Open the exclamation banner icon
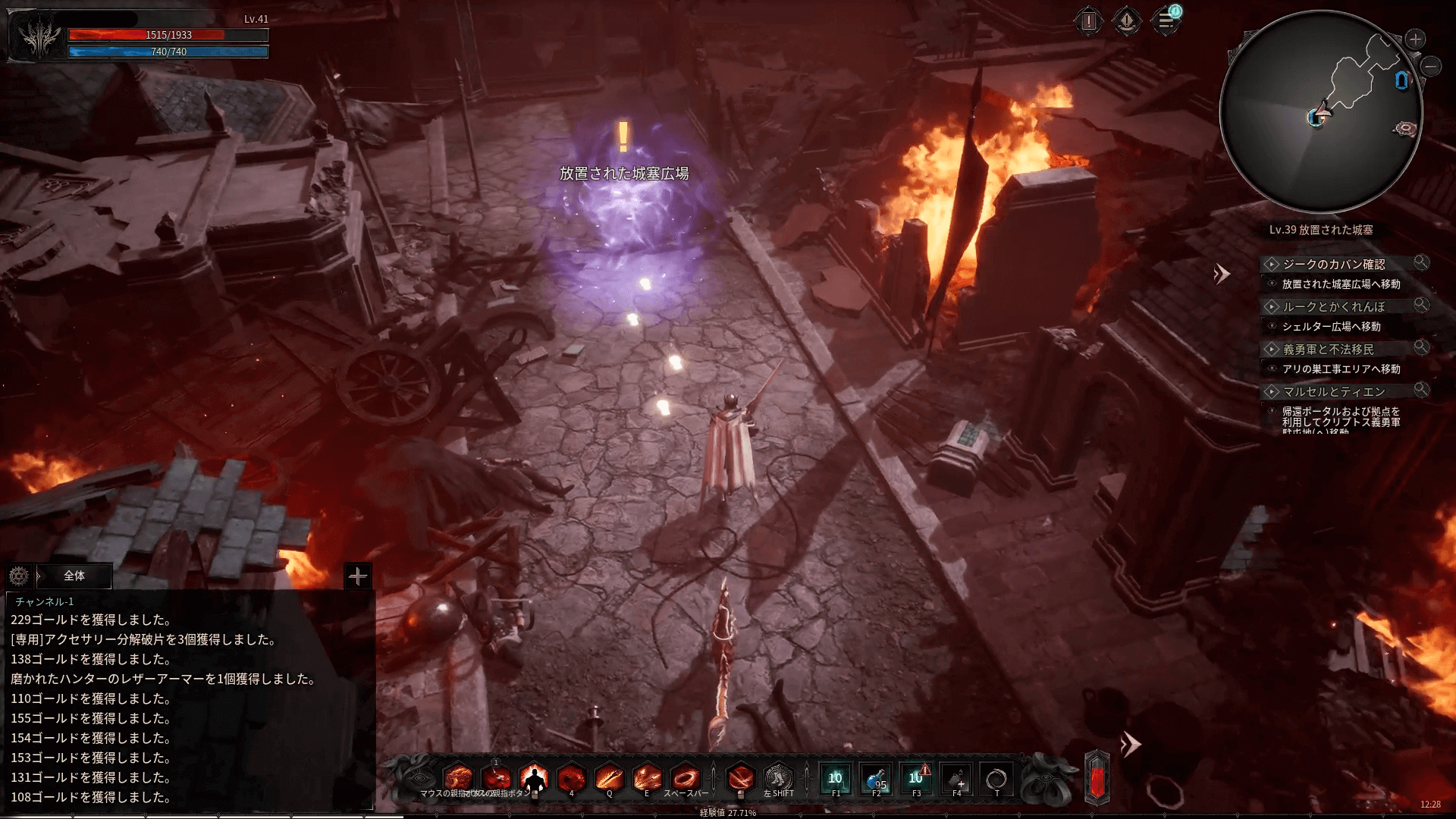 click(x=1127, y=21)
